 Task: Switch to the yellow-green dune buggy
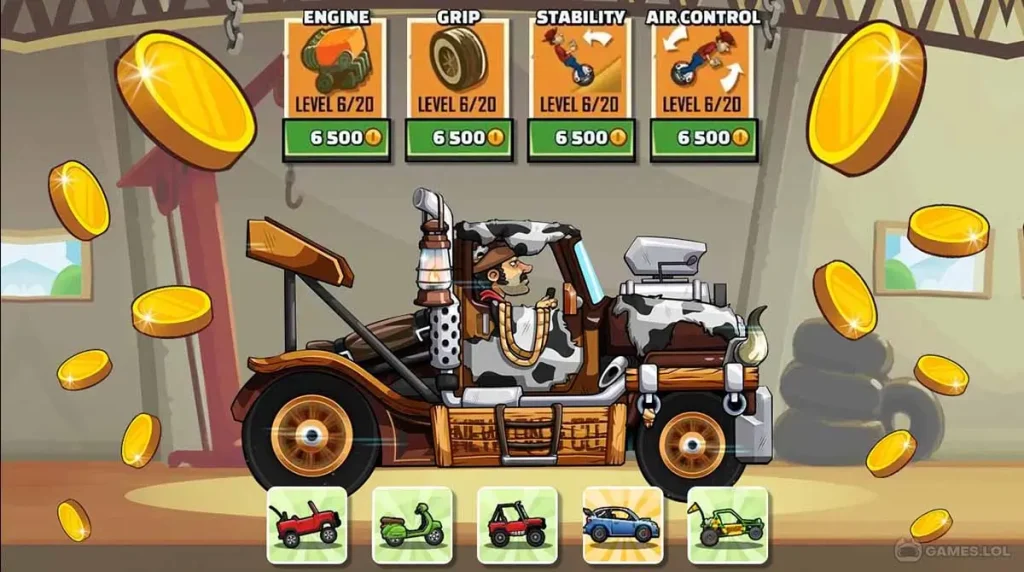(727, 524)
